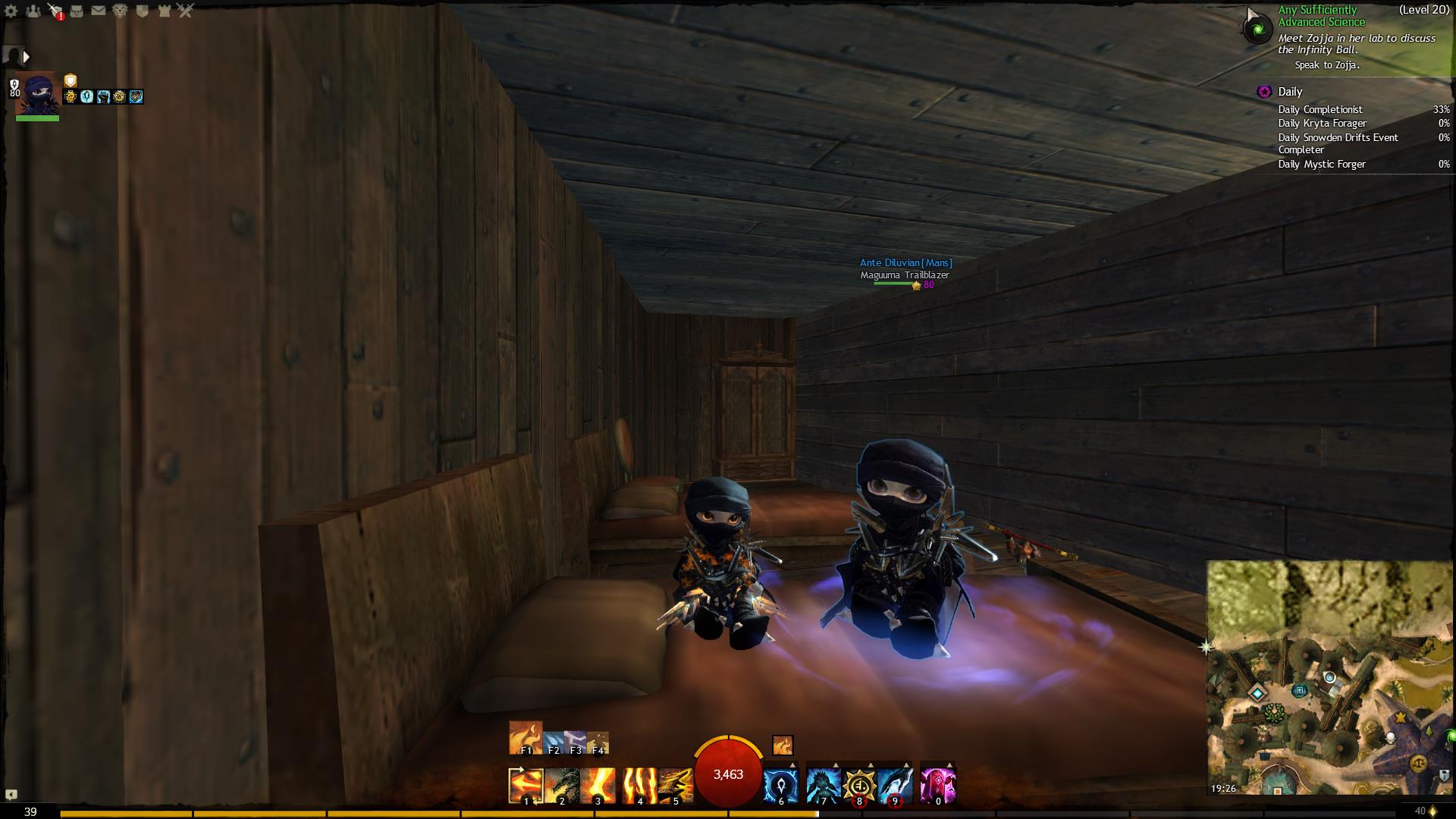
Task: Open the inventory bag icon
Action: click(77, 11)
